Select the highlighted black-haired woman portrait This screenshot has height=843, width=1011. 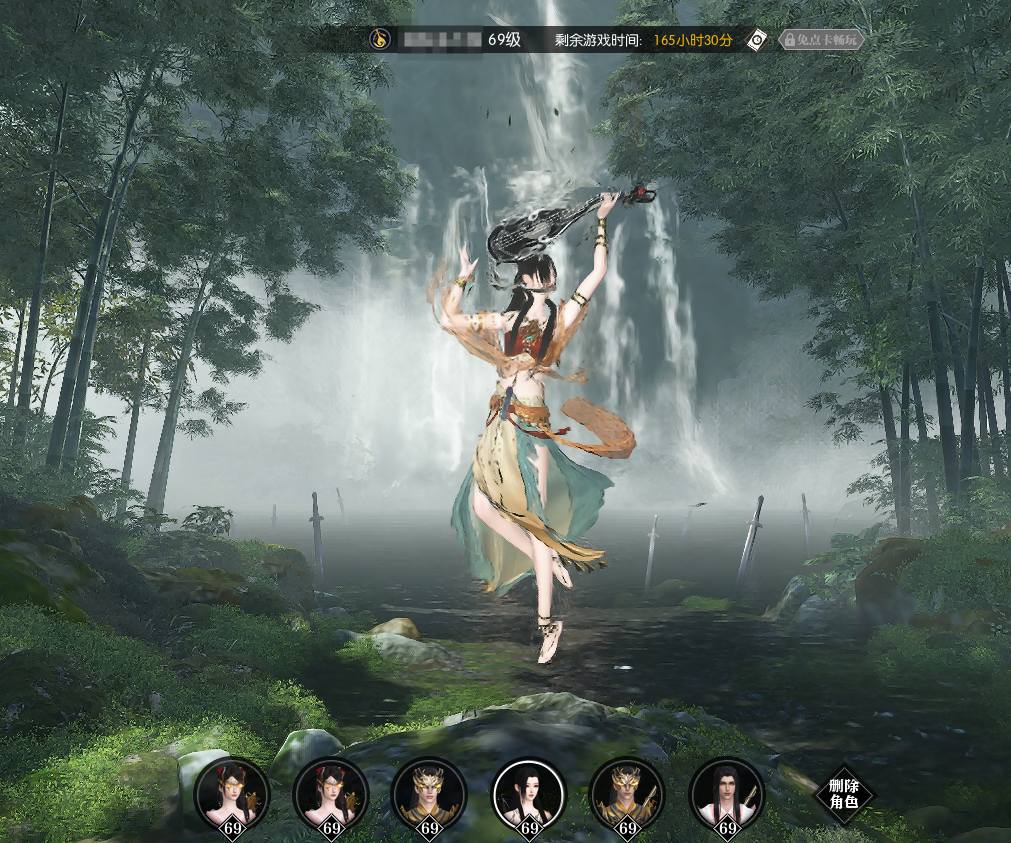coord(530,794)
